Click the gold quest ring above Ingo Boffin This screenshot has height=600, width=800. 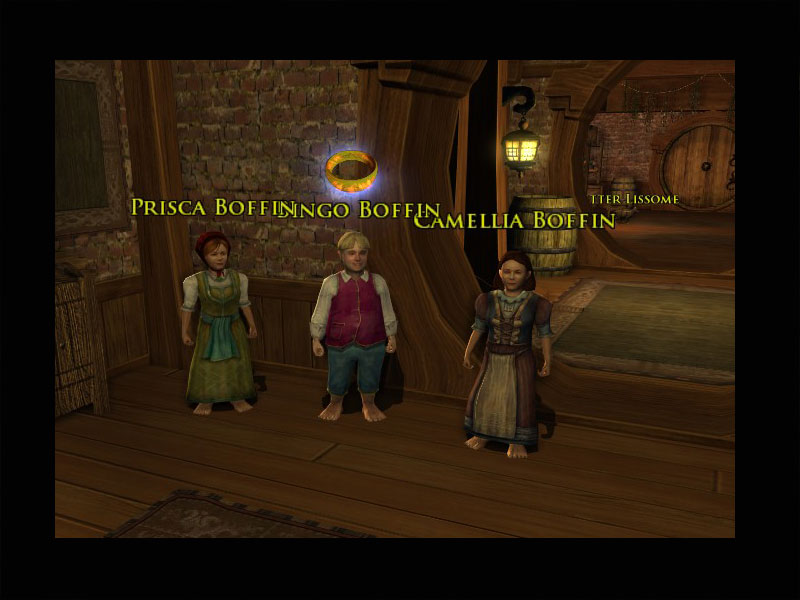[x=351, y=170]
